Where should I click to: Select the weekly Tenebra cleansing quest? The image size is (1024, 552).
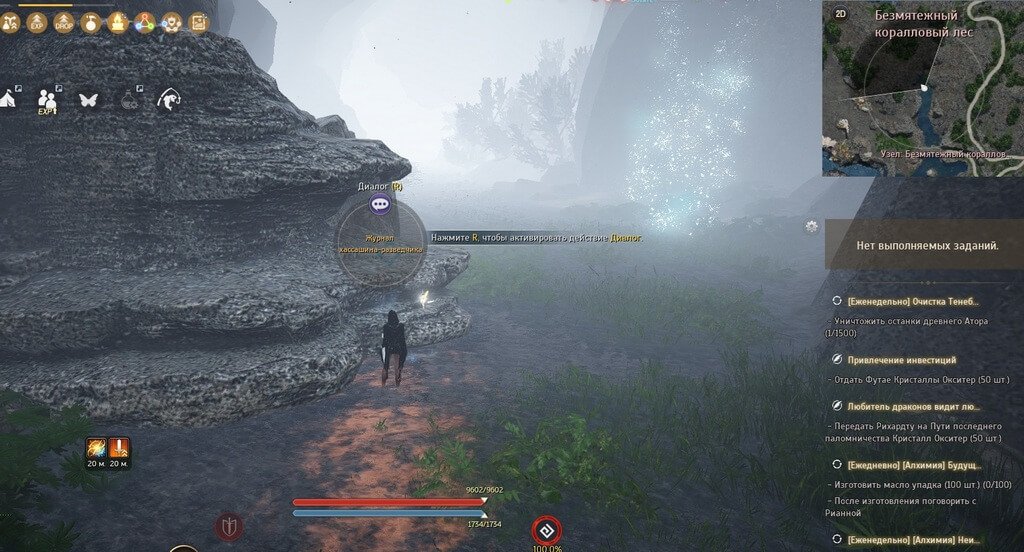[x=913, y=301]
